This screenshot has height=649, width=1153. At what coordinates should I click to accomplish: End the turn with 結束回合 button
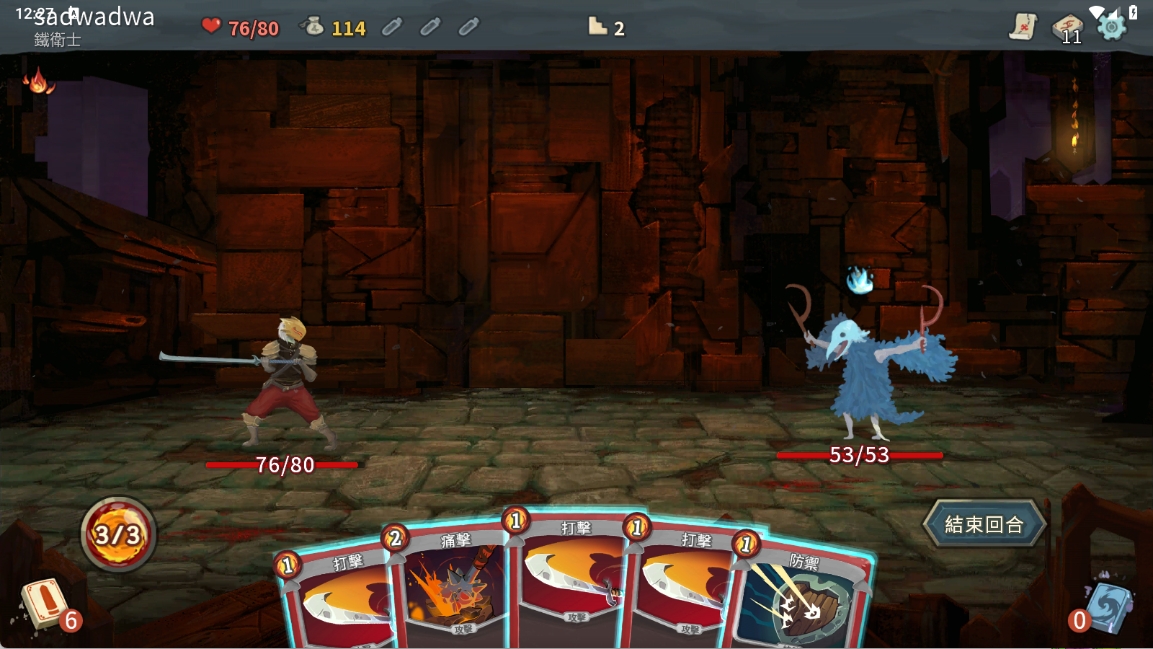tap(984, 524)
